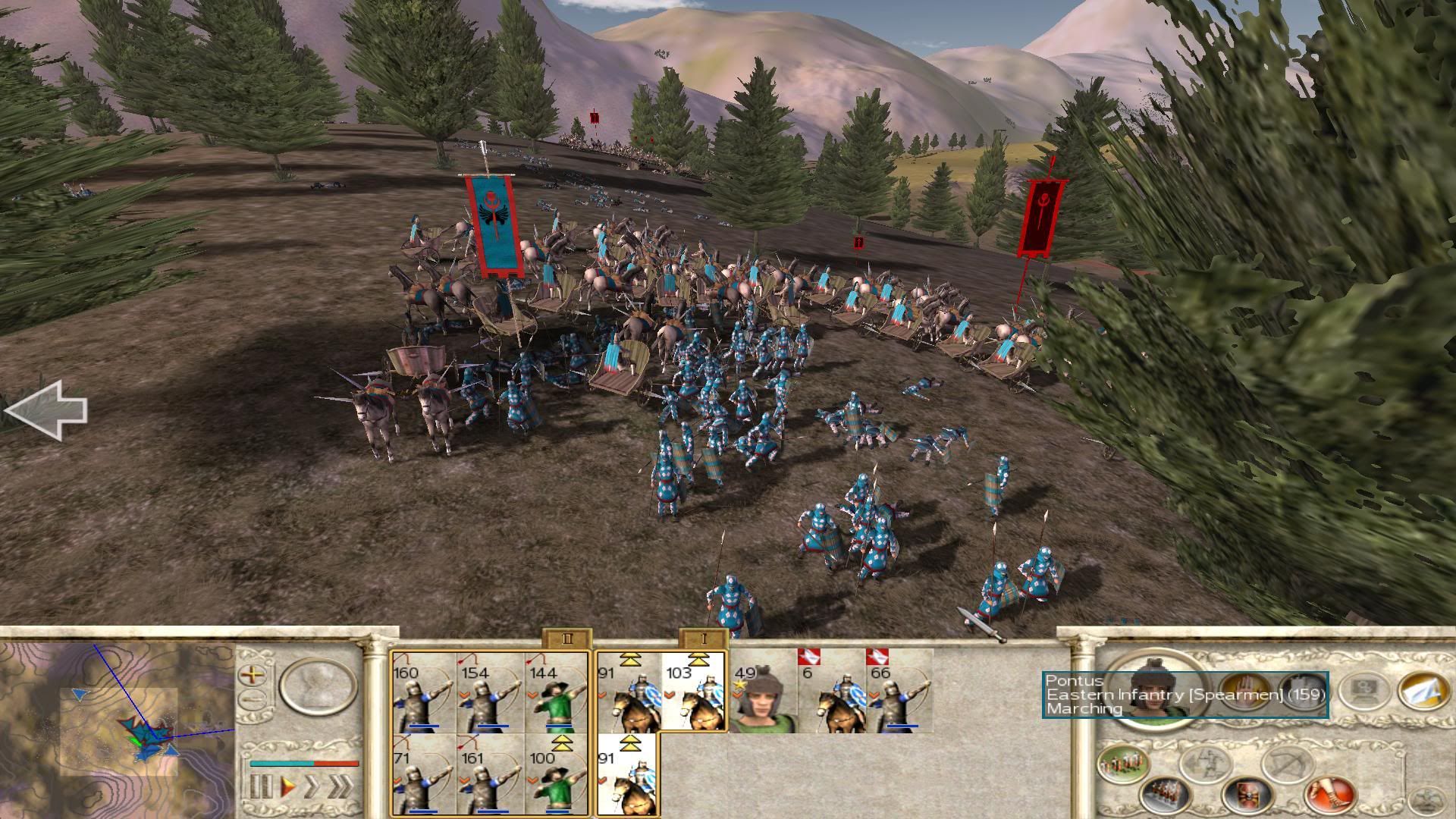Select the routing cavalry card with 6 men

830,694
